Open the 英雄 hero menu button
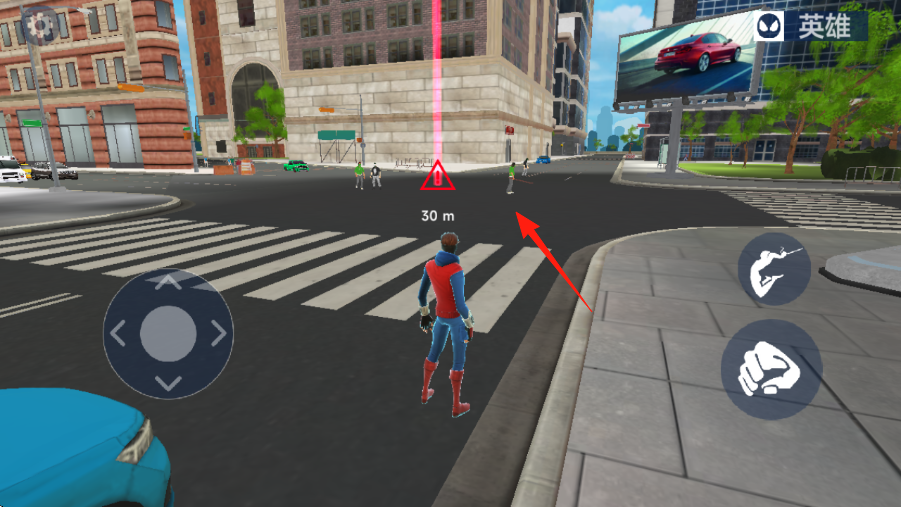 tap(810, 26)
